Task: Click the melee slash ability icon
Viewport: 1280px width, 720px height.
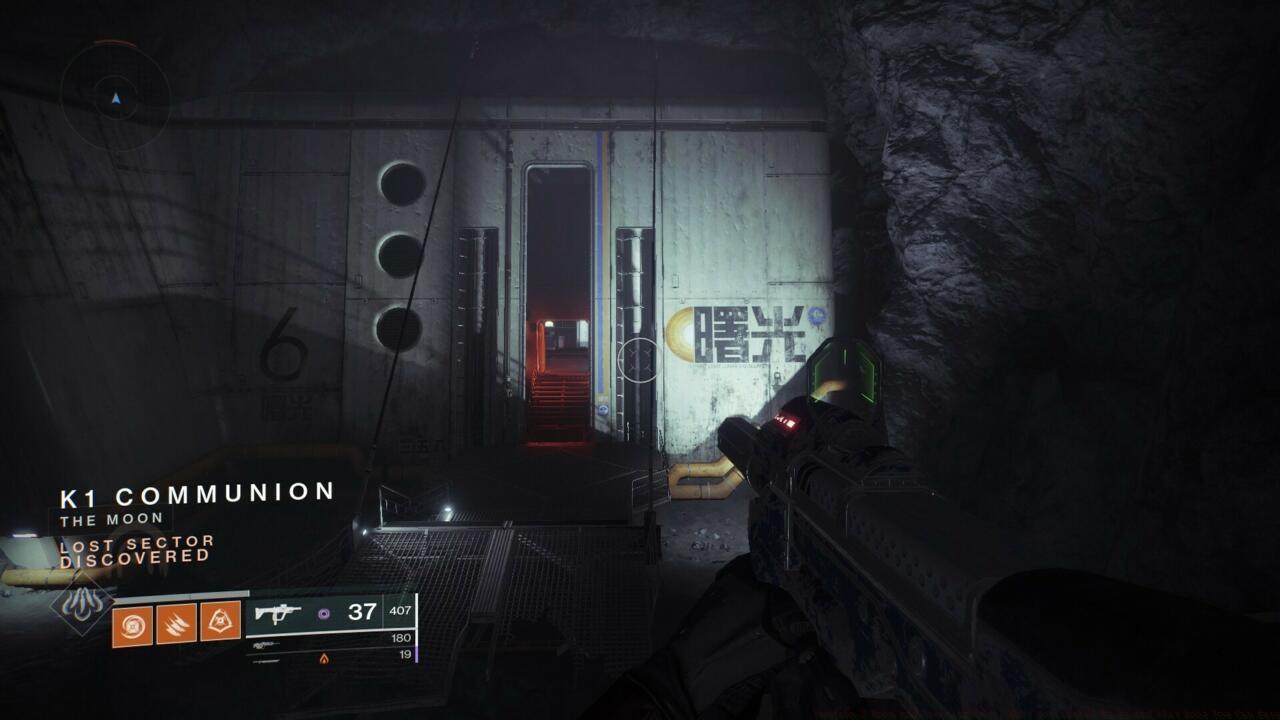Action: [x=176, y=624]
